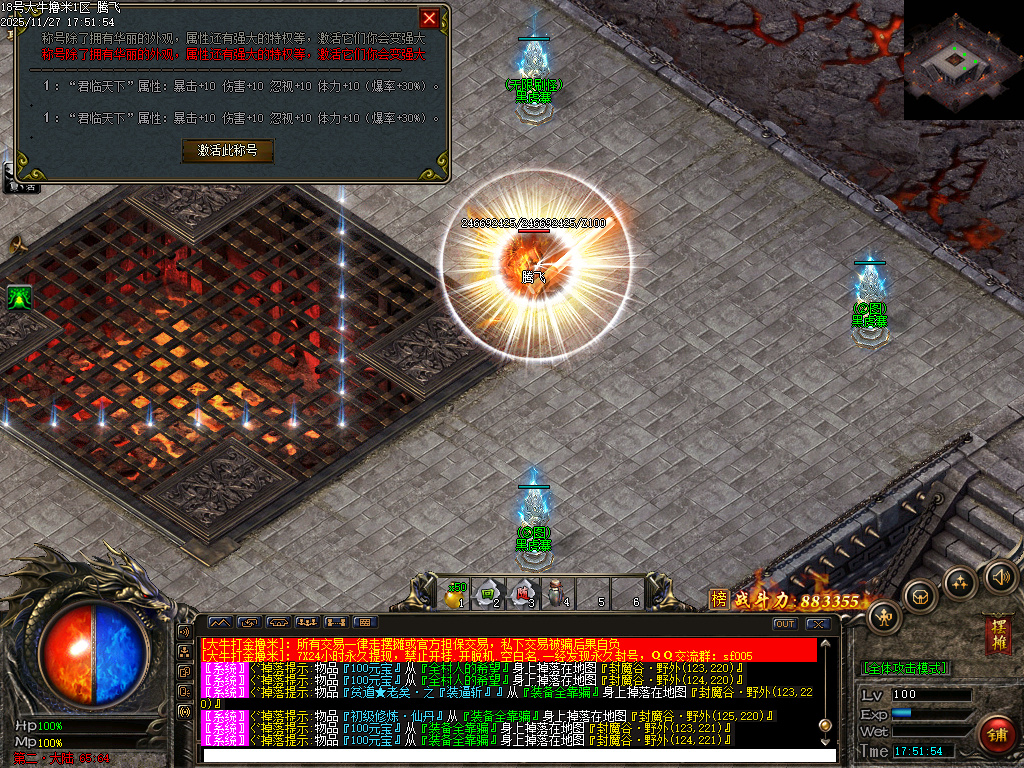Open the minimap
Screen dimensions: 1024x768
963,60
